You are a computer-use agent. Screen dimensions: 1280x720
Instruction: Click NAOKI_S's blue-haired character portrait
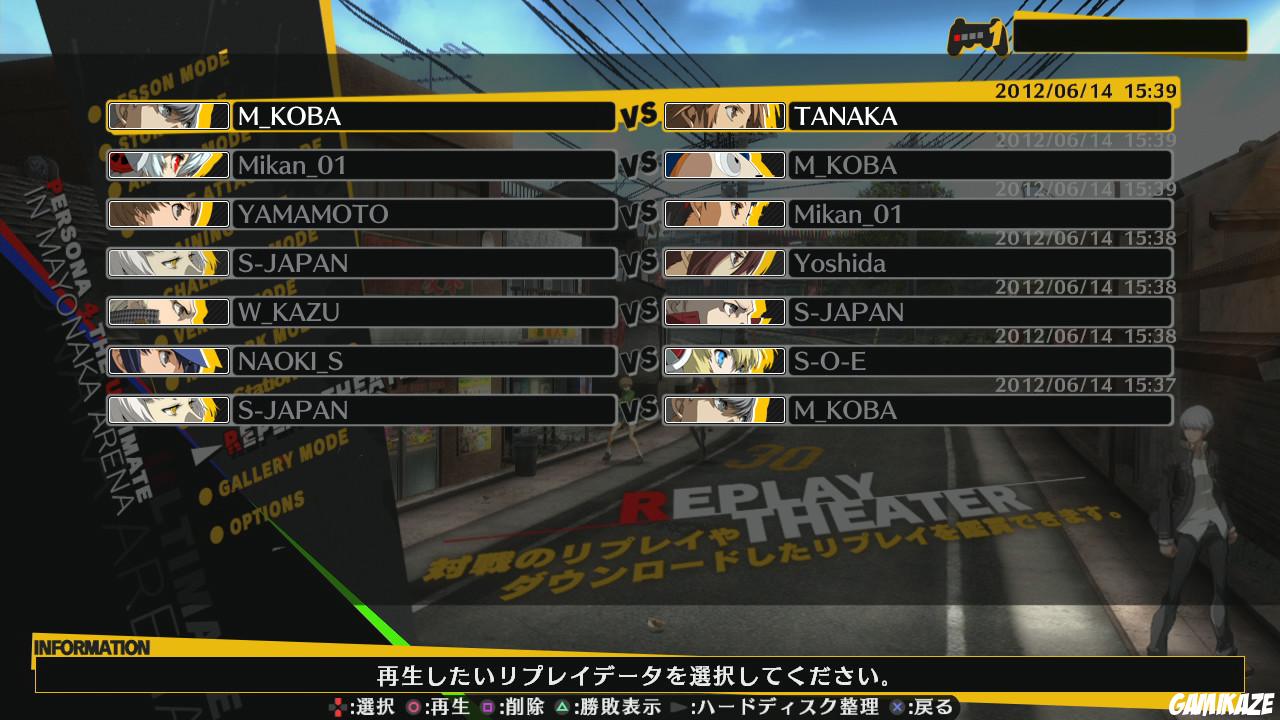[168, 361]
